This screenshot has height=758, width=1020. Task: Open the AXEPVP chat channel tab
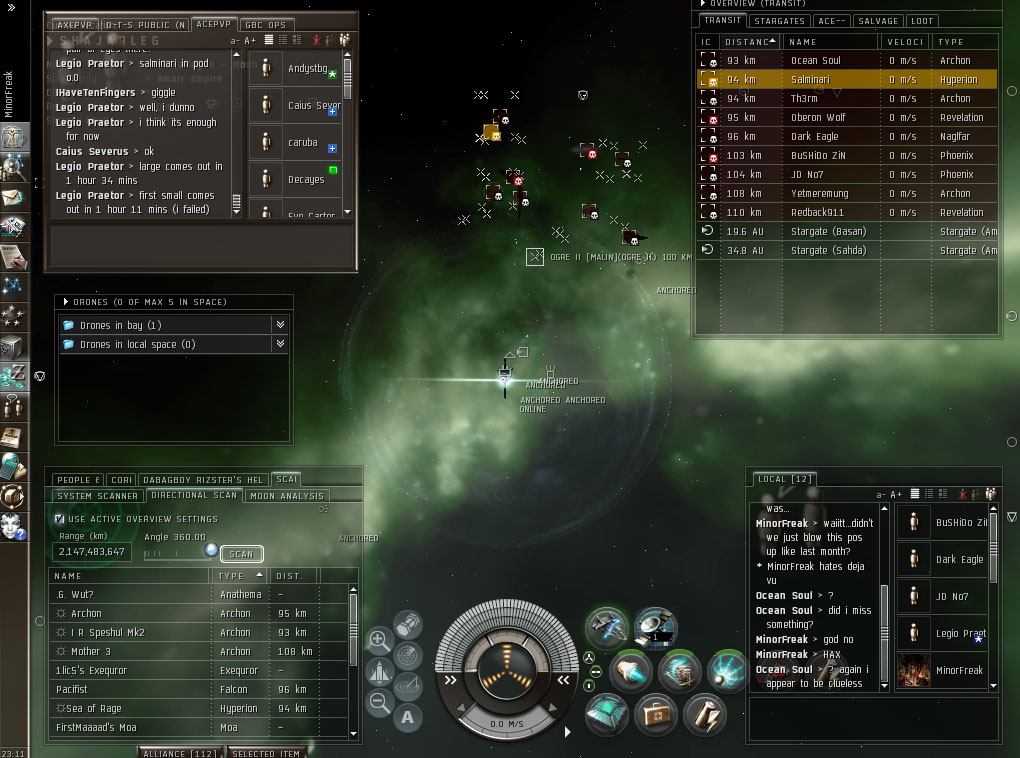coord(74,24)
